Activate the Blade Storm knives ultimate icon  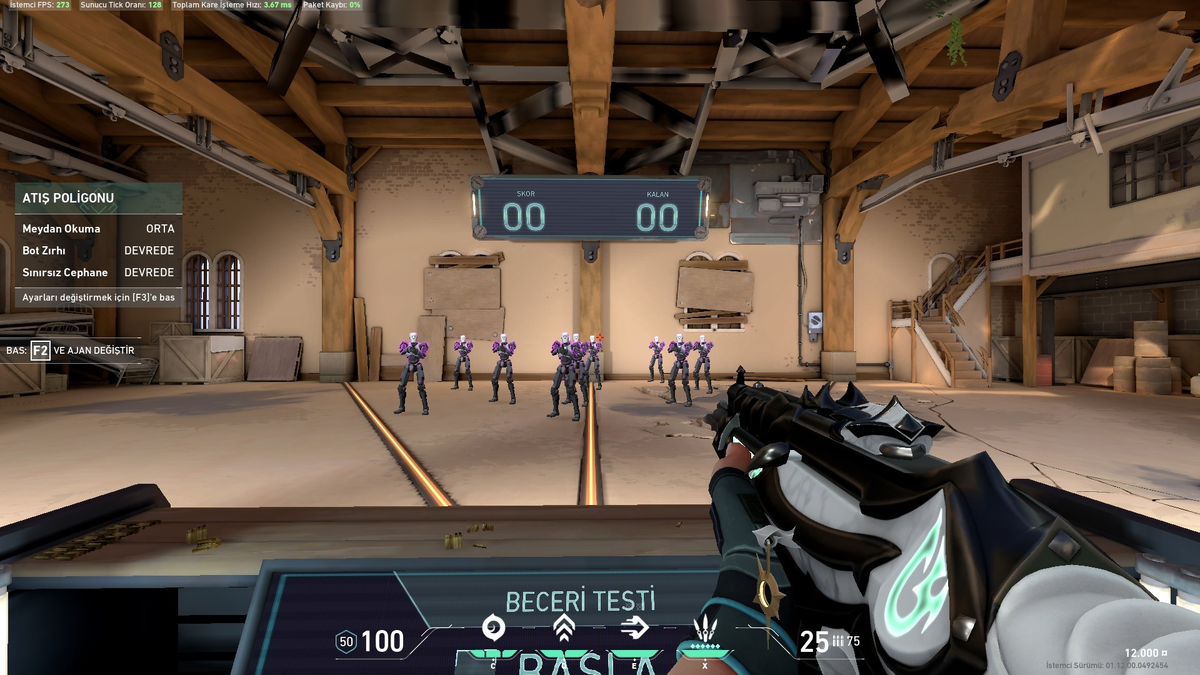705,630
